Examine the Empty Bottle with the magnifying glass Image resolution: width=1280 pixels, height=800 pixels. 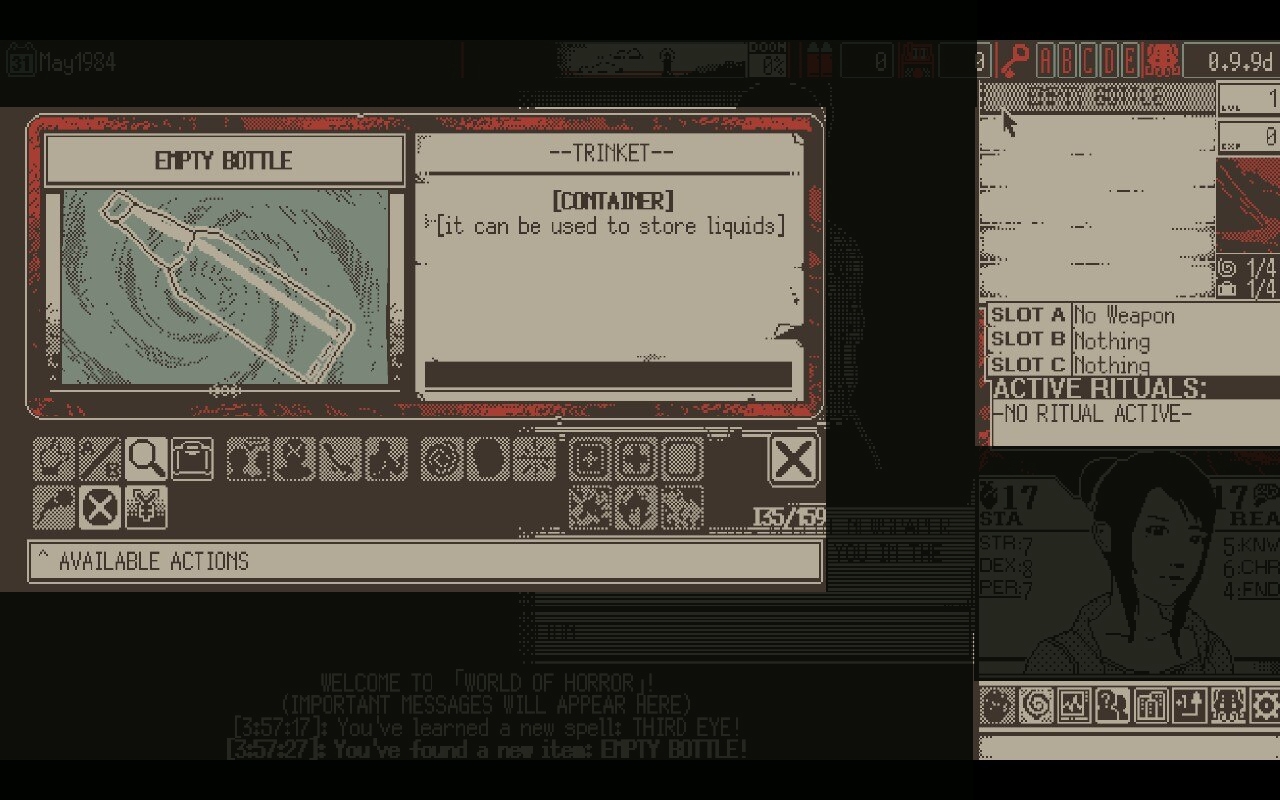click(146, 458)
